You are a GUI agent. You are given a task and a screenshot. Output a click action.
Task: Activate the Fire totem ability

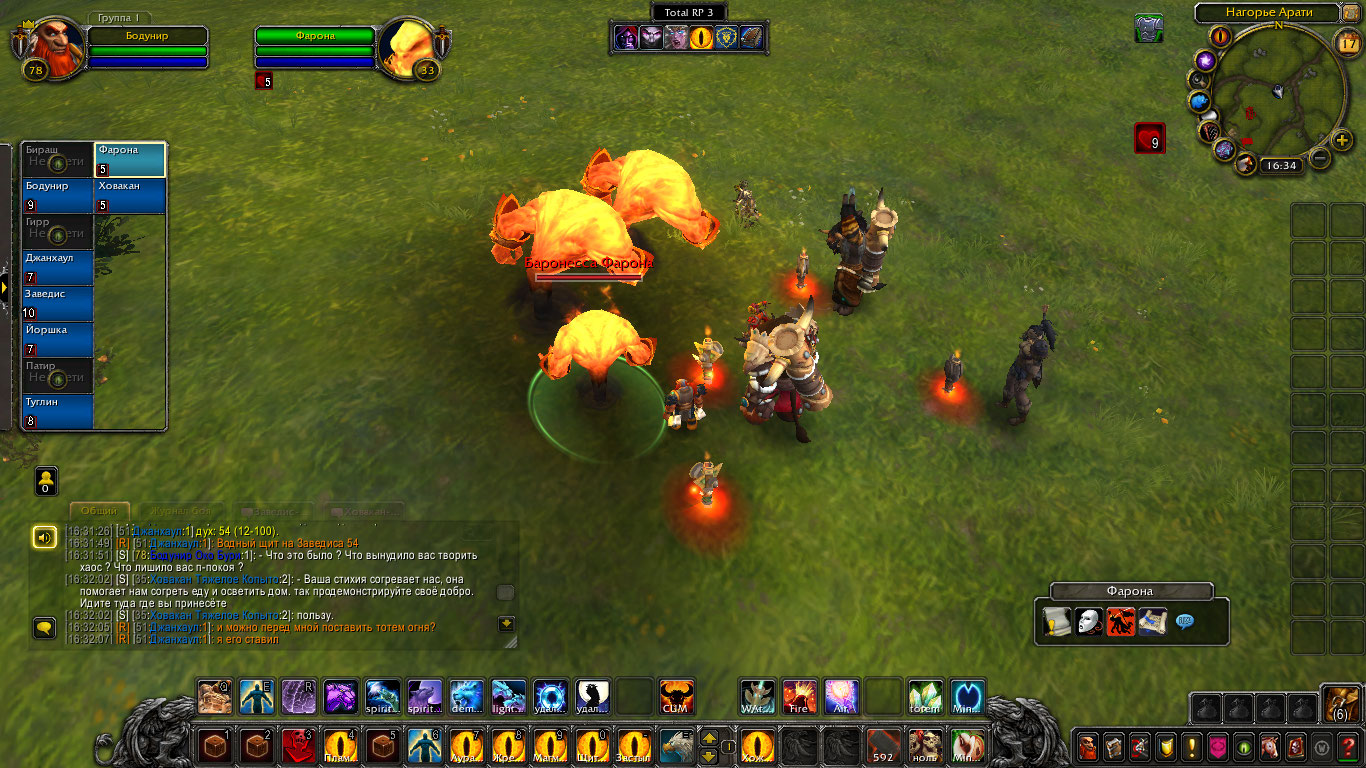(x=799, y=696)
